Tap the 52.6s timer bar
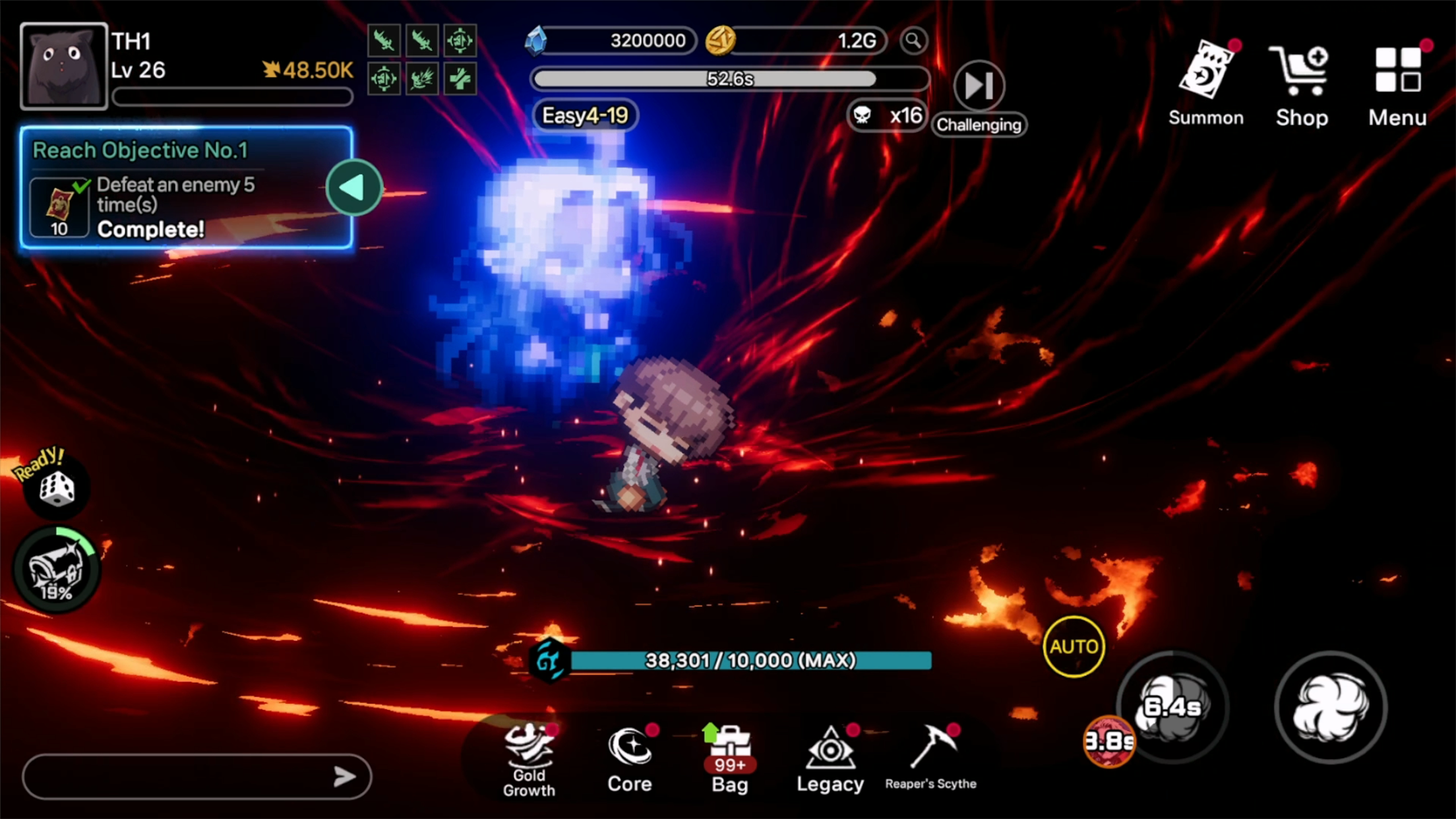 click(732, 80)
